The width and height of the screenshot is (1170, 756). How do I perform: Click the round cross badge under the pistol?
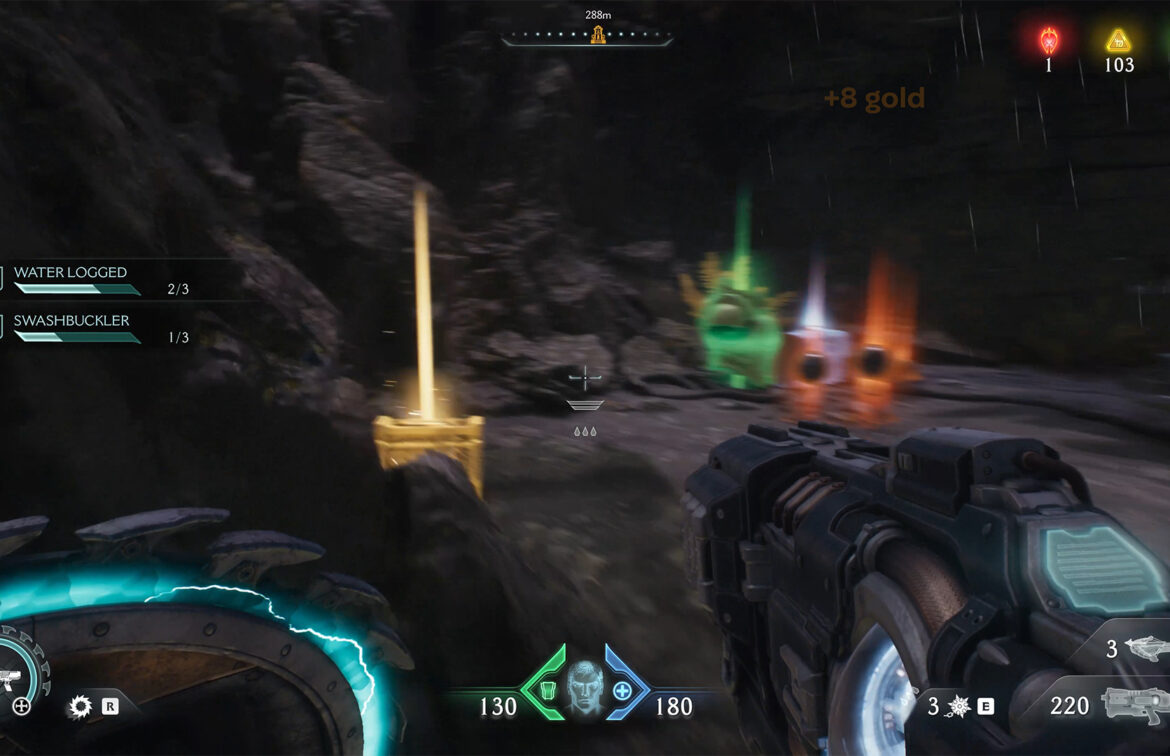tap(21, 707)
